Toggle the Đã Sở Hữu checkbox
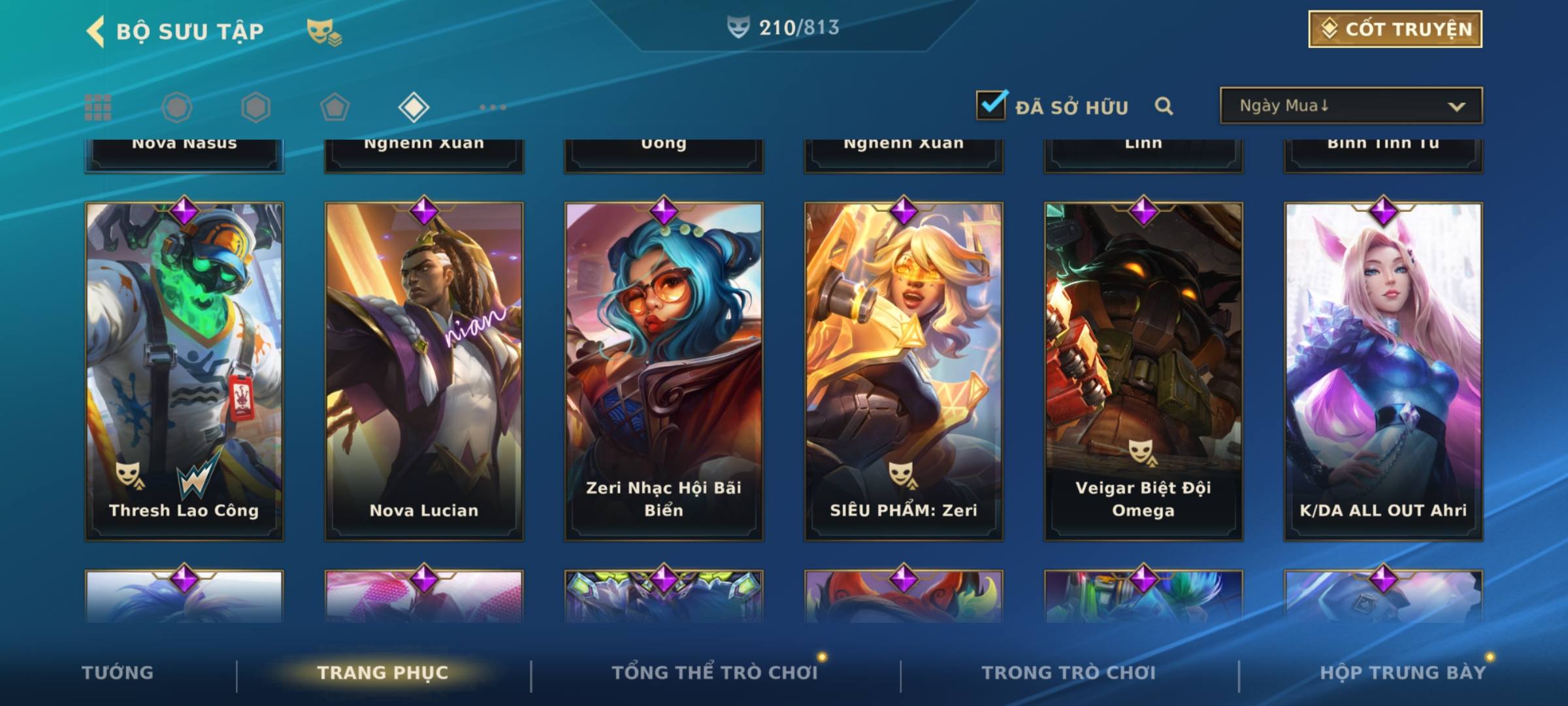This screenshot has width=1568, height=706. [x=991, y=105]
